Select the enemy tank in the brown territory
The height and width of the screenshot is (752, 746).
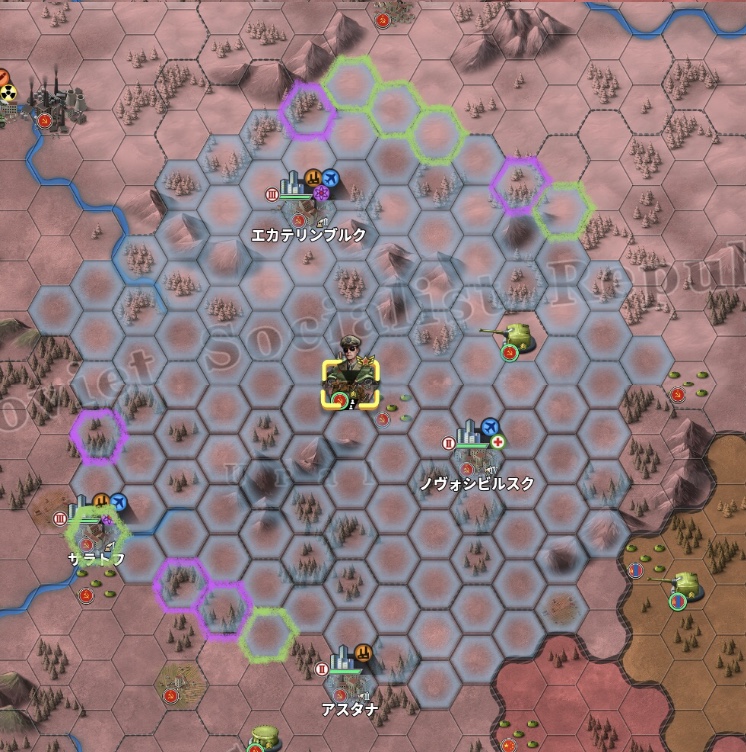(683, 584)
